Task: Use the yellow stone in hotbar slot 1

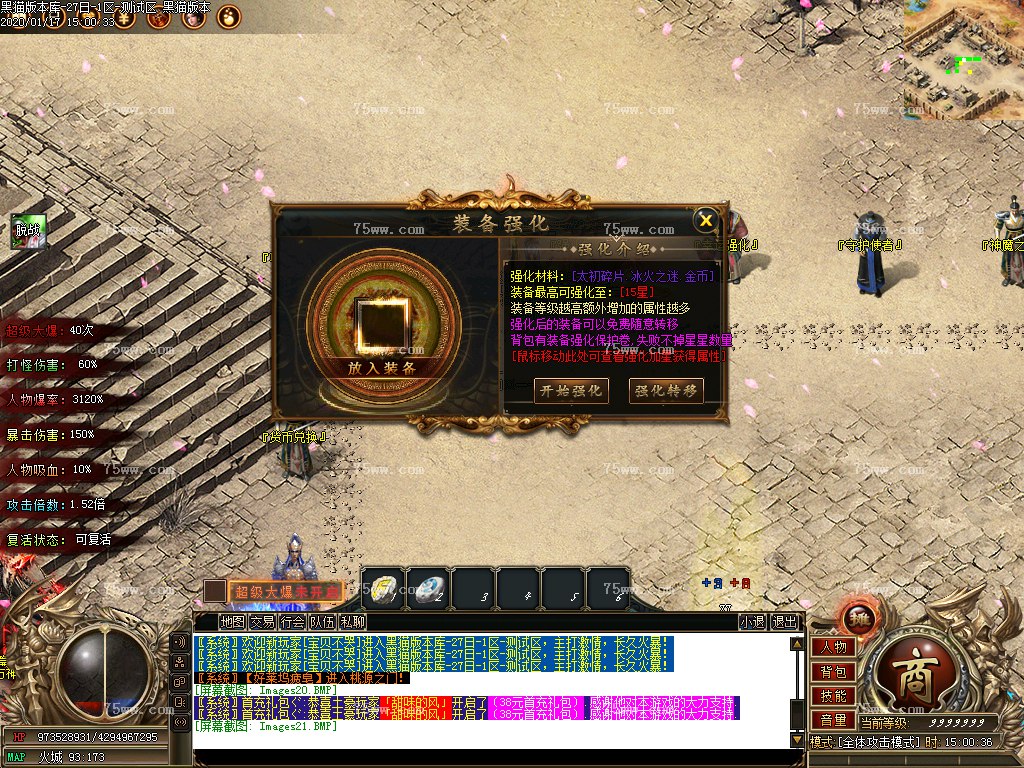Action: [384, 589]
